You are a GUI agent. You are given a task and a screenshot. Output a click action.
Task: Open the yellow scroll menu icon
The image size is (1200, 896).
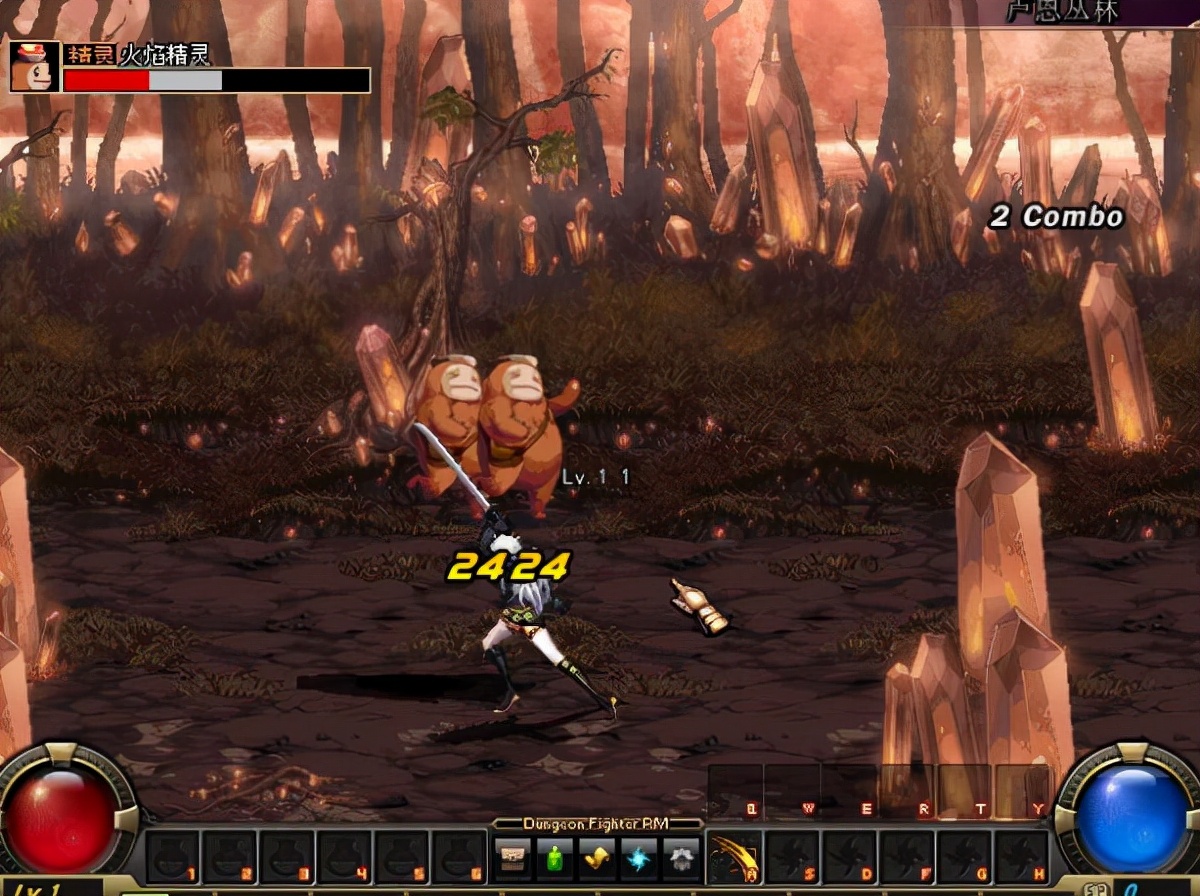(x=597, y=859)
